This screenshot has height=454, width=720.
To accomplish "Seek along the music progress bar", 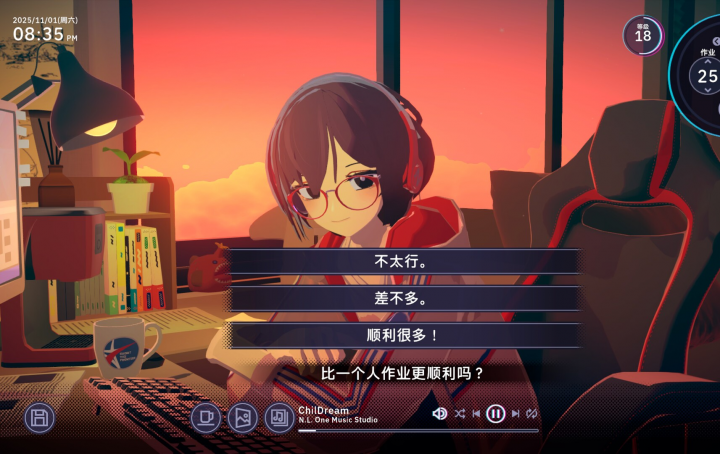I will tap(418, 430).
